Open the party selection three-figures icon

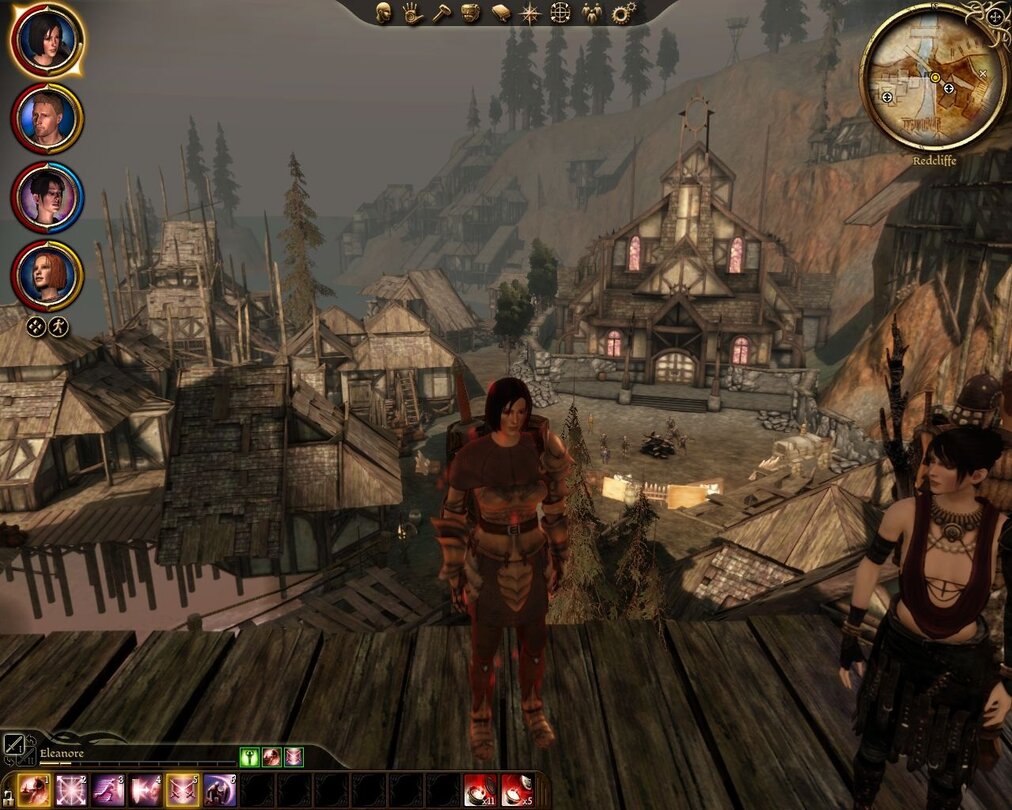pyautogui.click(x=591, y=13)
